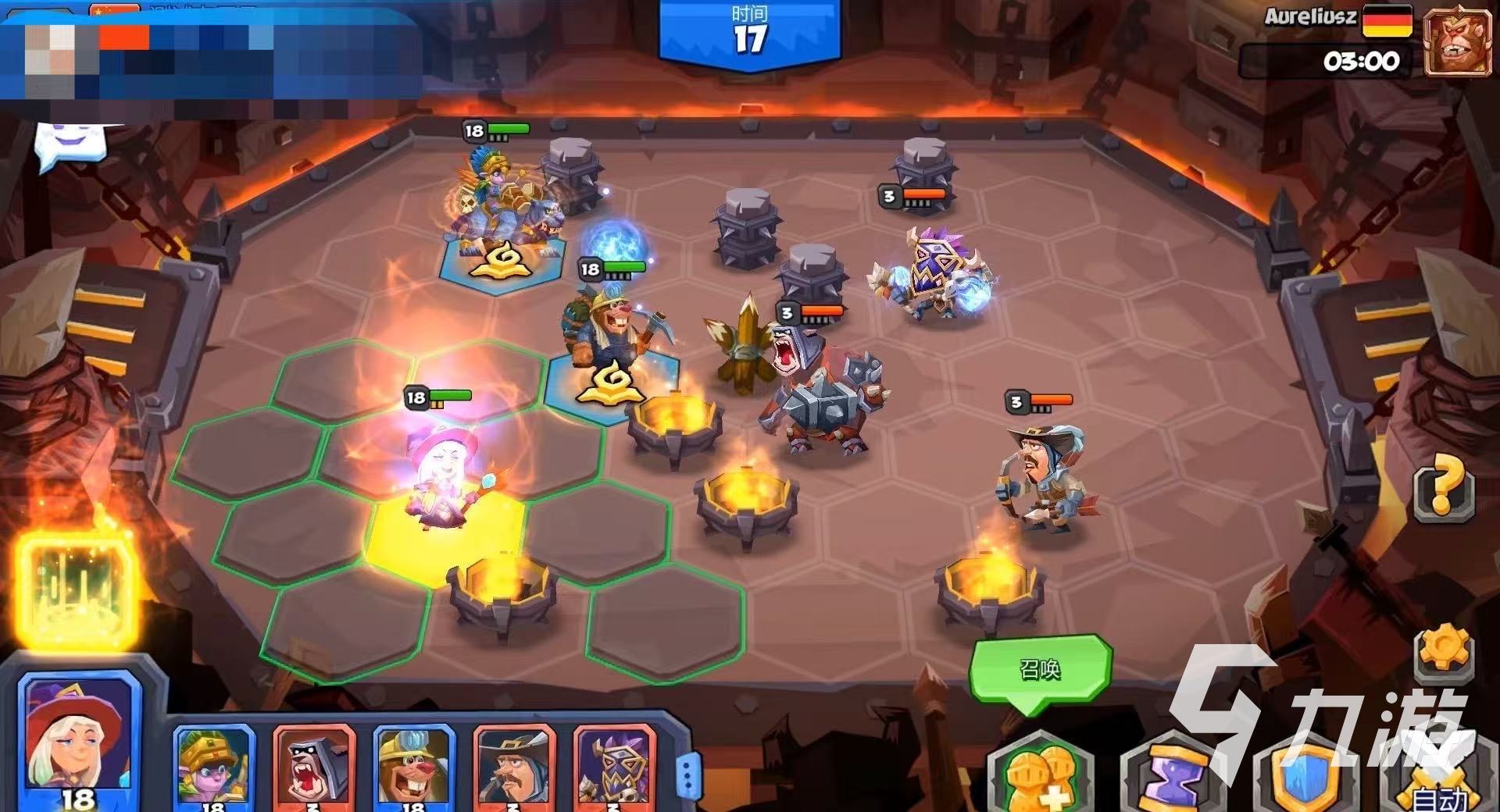Expand the turn queue three-dot handle
Image resolution: width=1500 pixels, height=812 pixels.
(x=687, y=775)
